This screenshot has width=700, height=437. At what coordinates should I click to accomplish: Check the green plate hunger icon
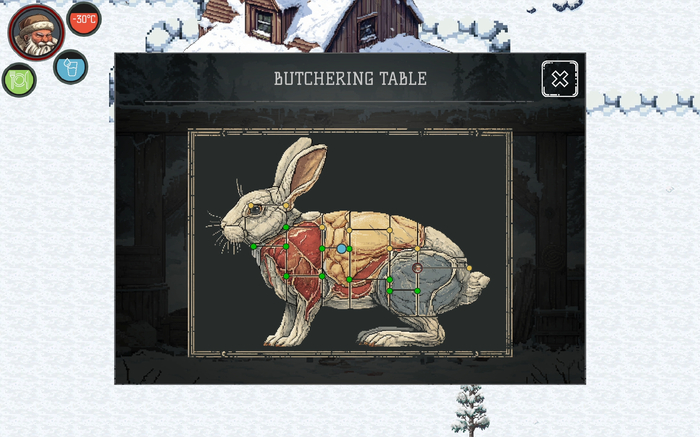tap(19, 80)
